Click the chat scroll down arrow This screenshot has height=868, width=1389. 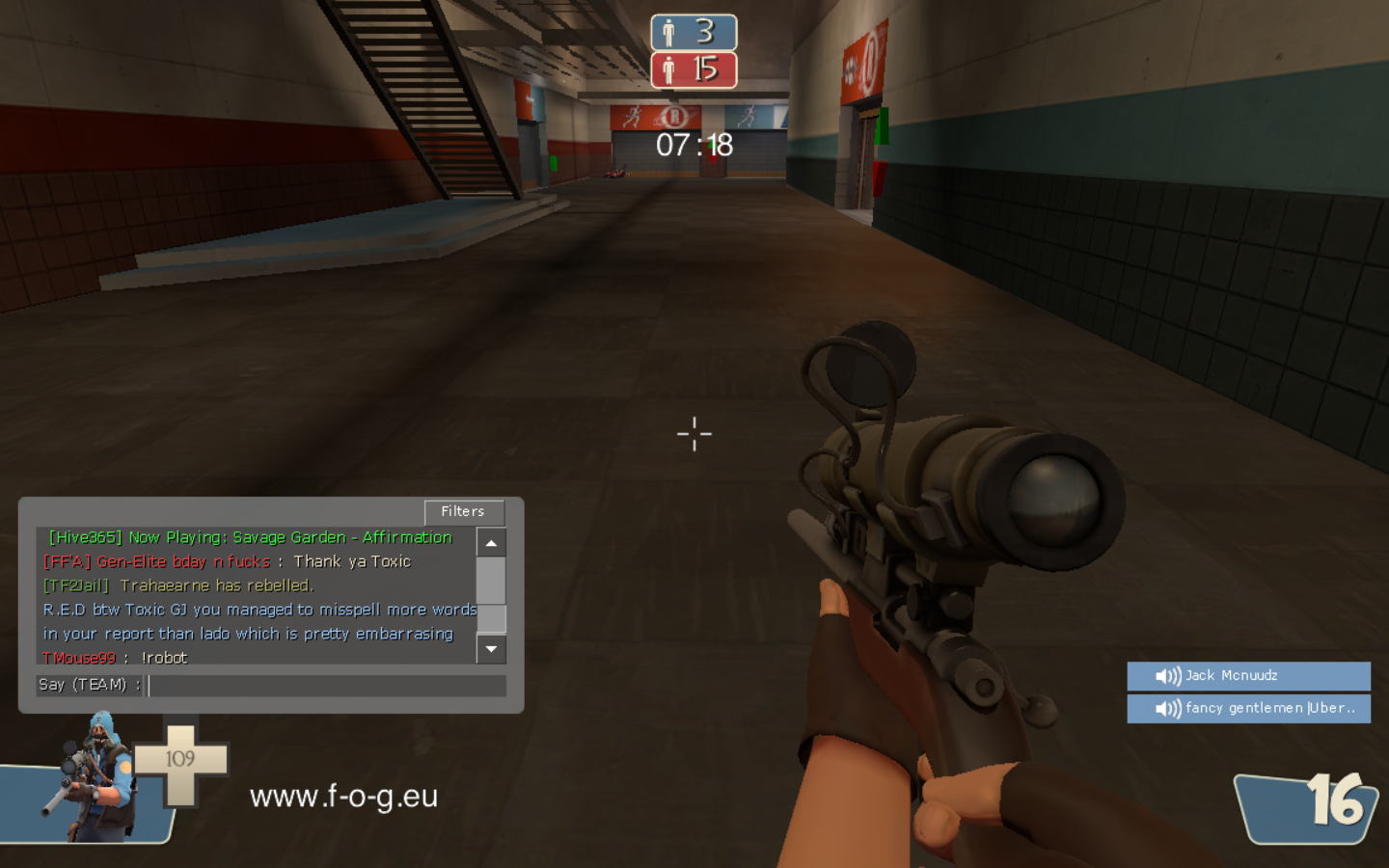(491, 649)
